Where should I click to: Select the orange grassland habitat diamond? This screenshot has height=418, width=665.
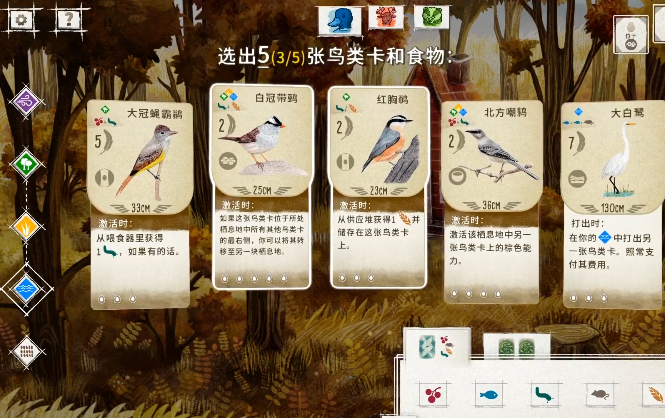[x=26, y=226]
